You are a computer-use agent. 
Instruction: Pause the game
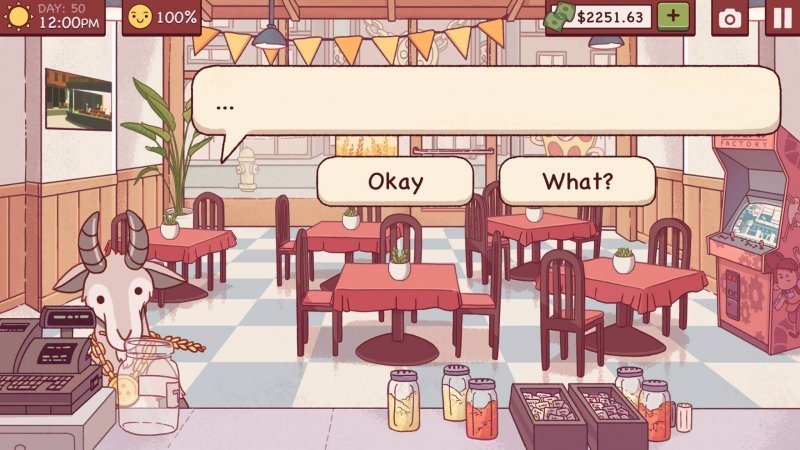click(782, 18)
